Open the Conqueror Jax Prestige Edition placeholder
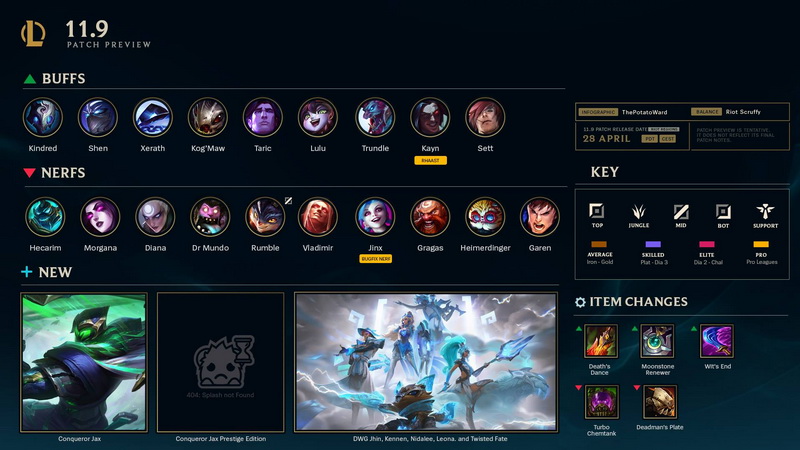This screenshot has height=450, width=800. (221, 361)
